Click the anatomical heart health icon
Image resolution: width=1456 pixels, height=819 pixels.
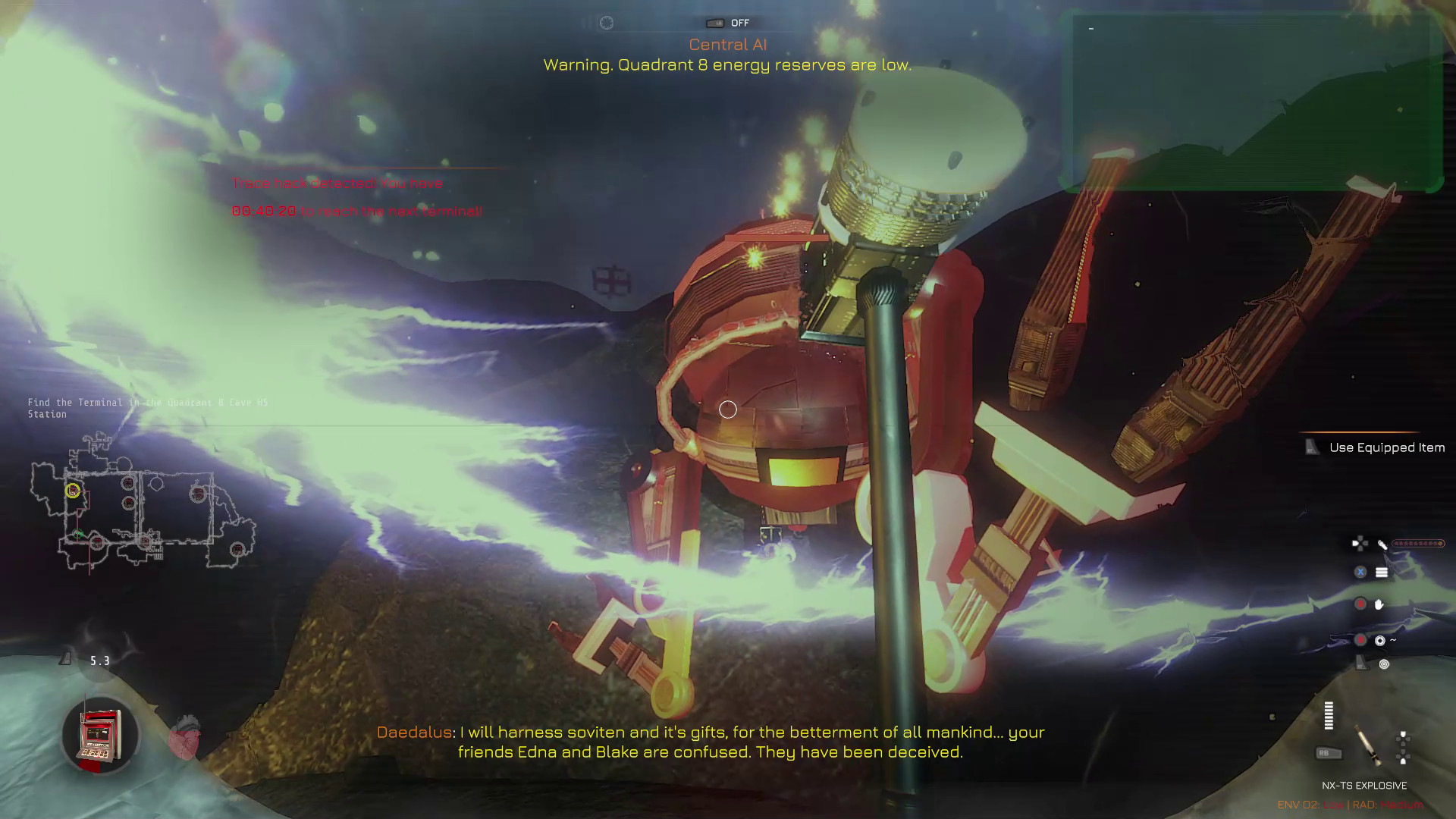point(184,738)
